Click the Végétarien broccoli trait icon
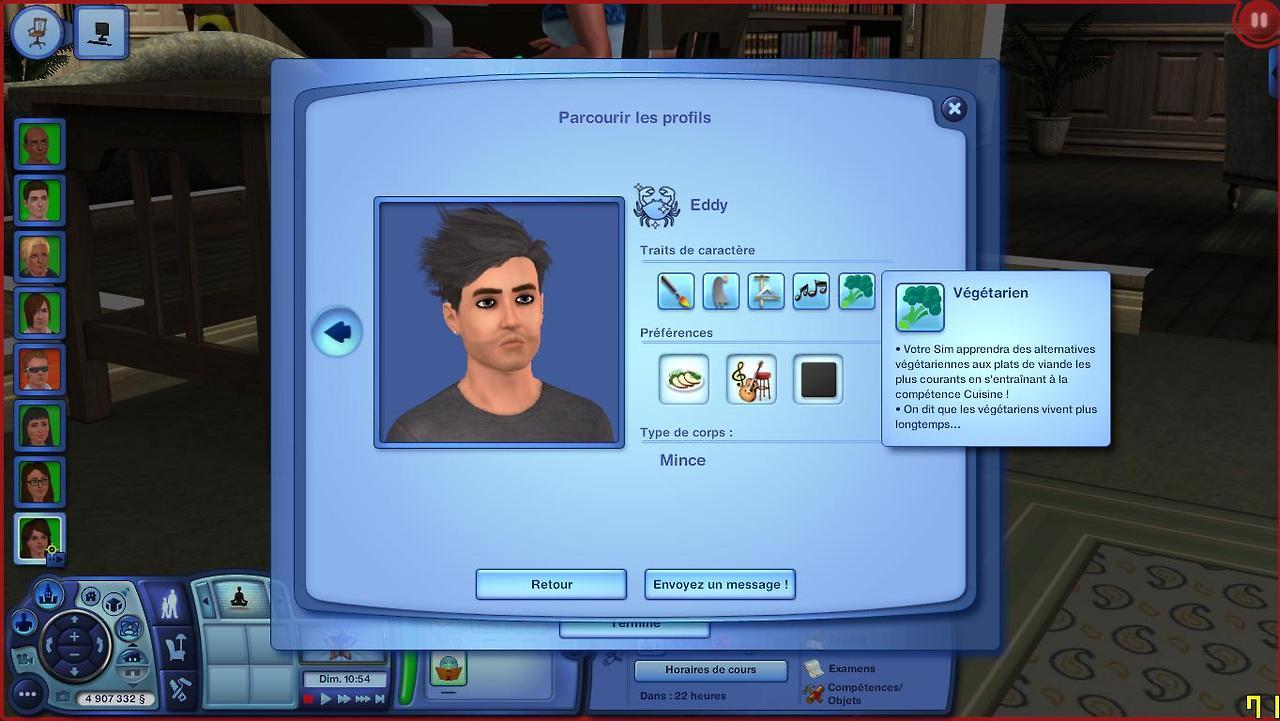Image resolution: width=1280 pixels, height=721 pixels. [857, 291]
